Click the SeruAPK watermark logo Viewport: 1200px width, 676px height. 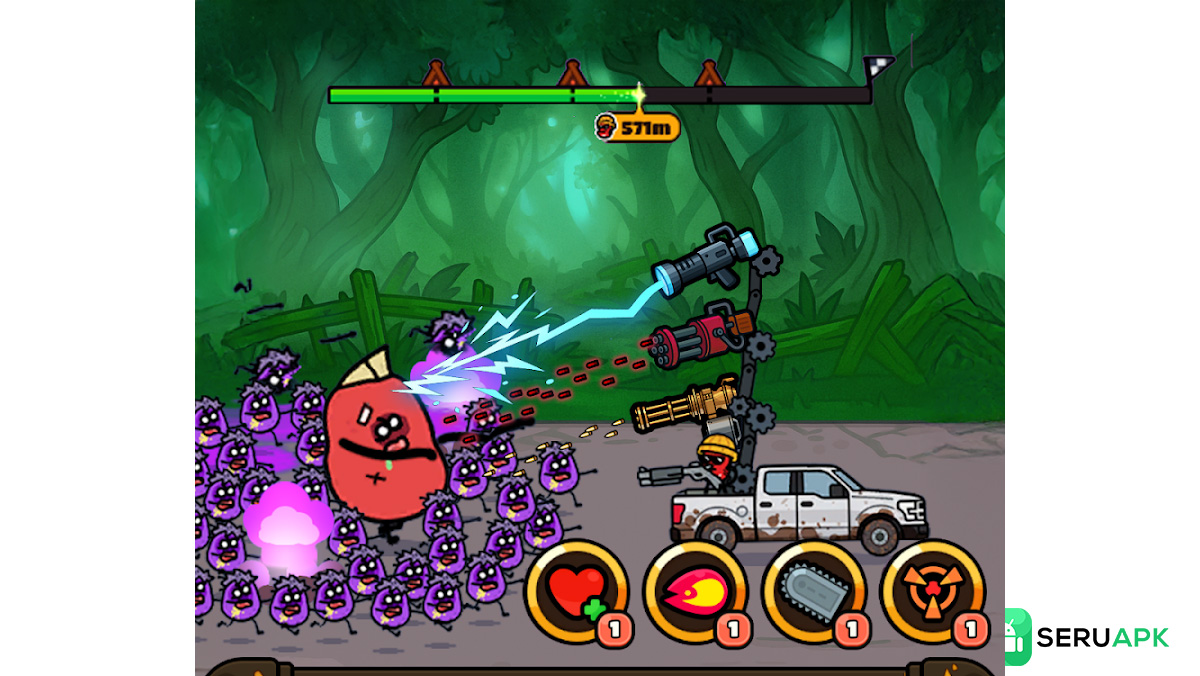1087,637
